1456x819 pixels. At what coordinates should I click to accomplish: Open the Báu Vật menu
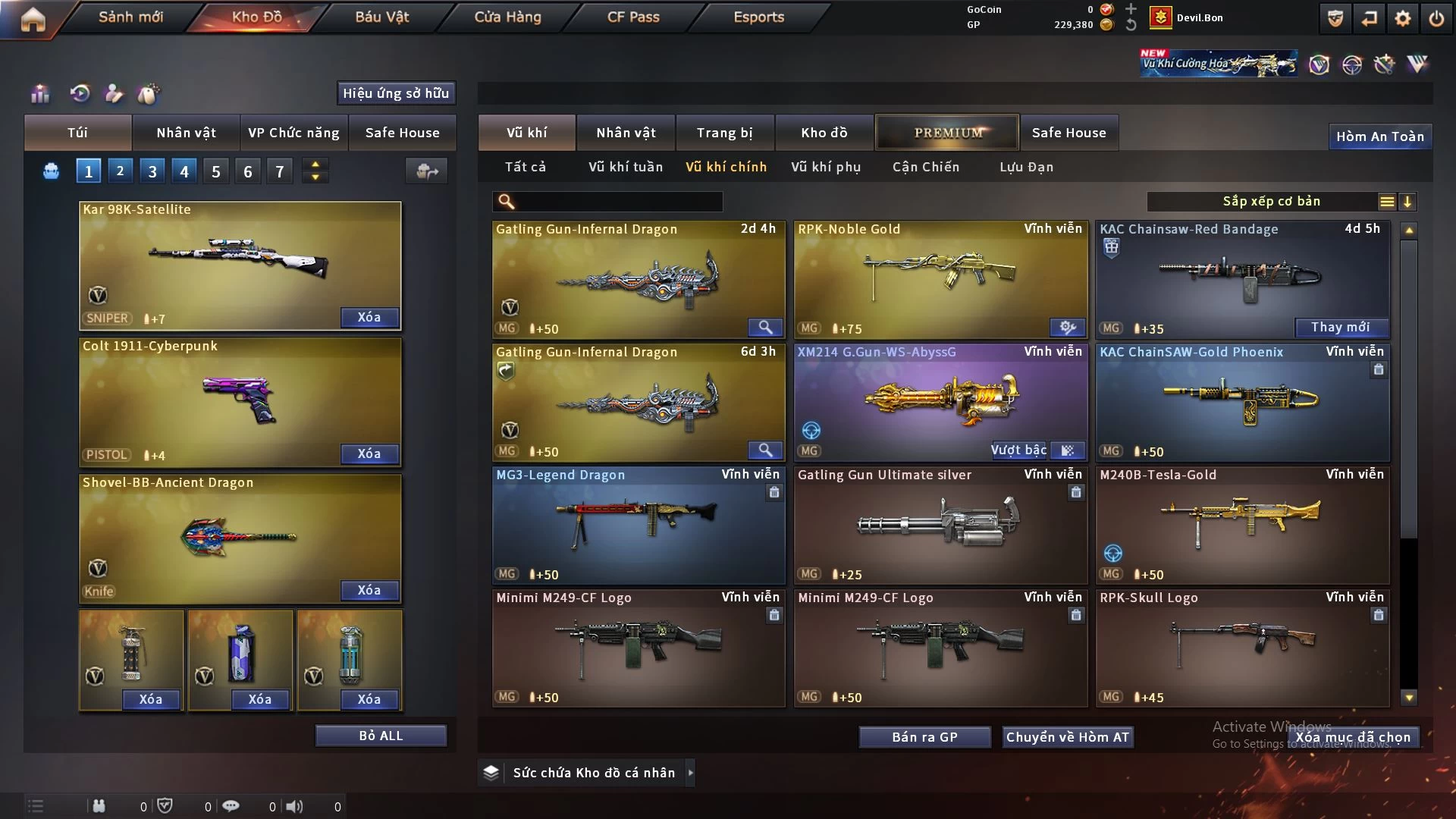point(381,17)
